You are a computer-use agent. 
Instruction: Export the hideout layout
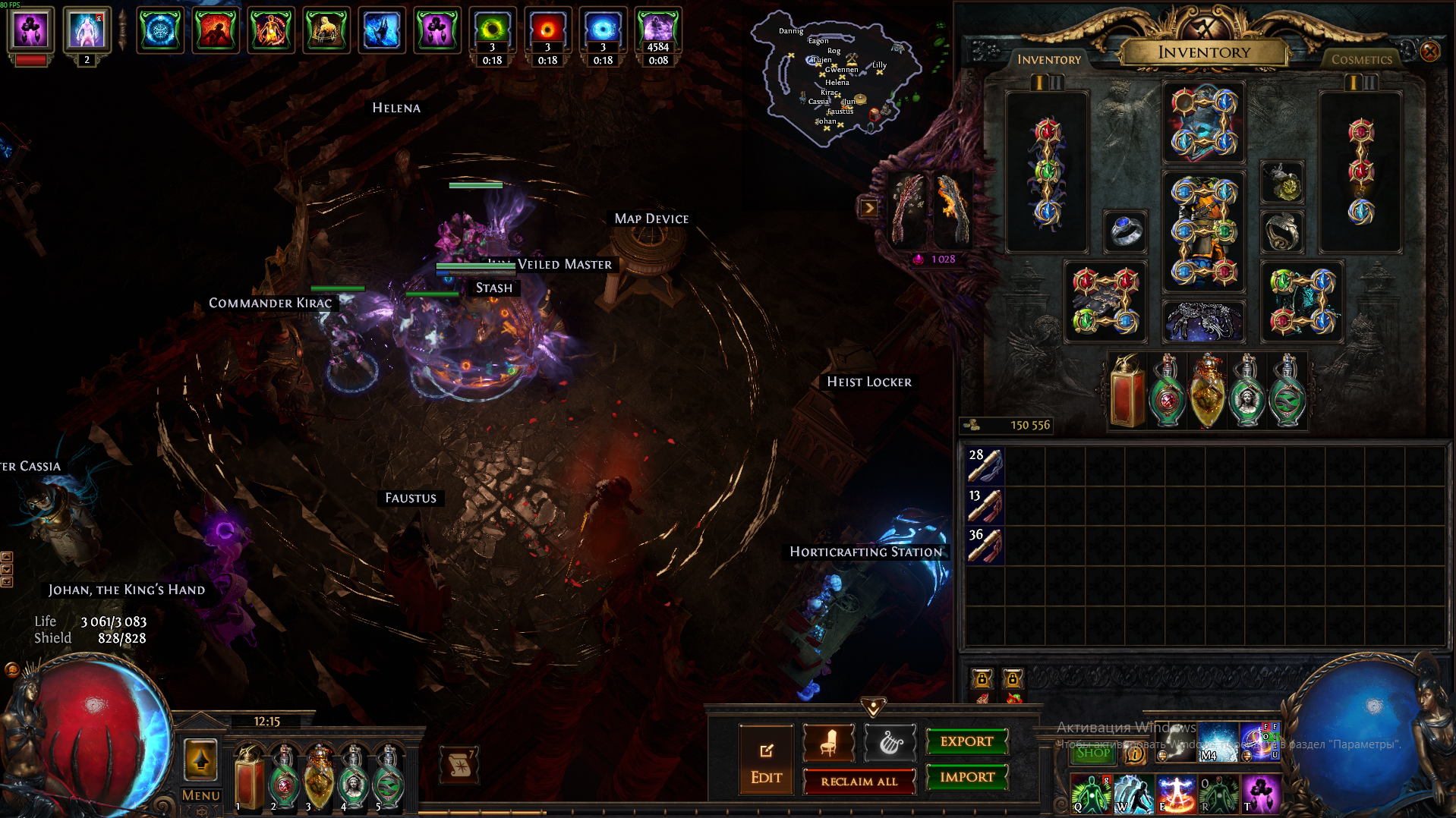click(966, 741)
